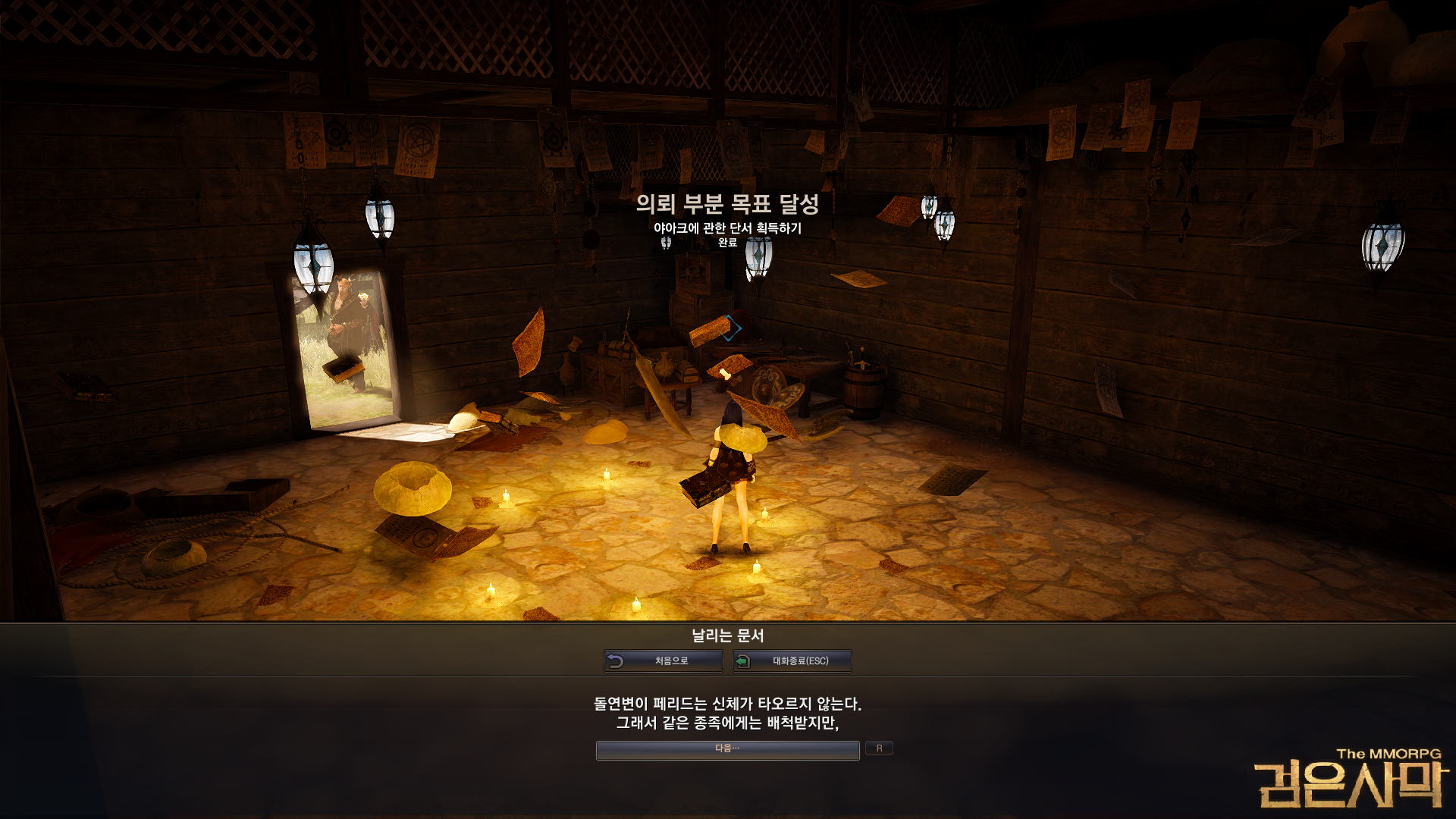Click the 완료 objective status text
Viewport: 1456px width, 819px height.
727,244
